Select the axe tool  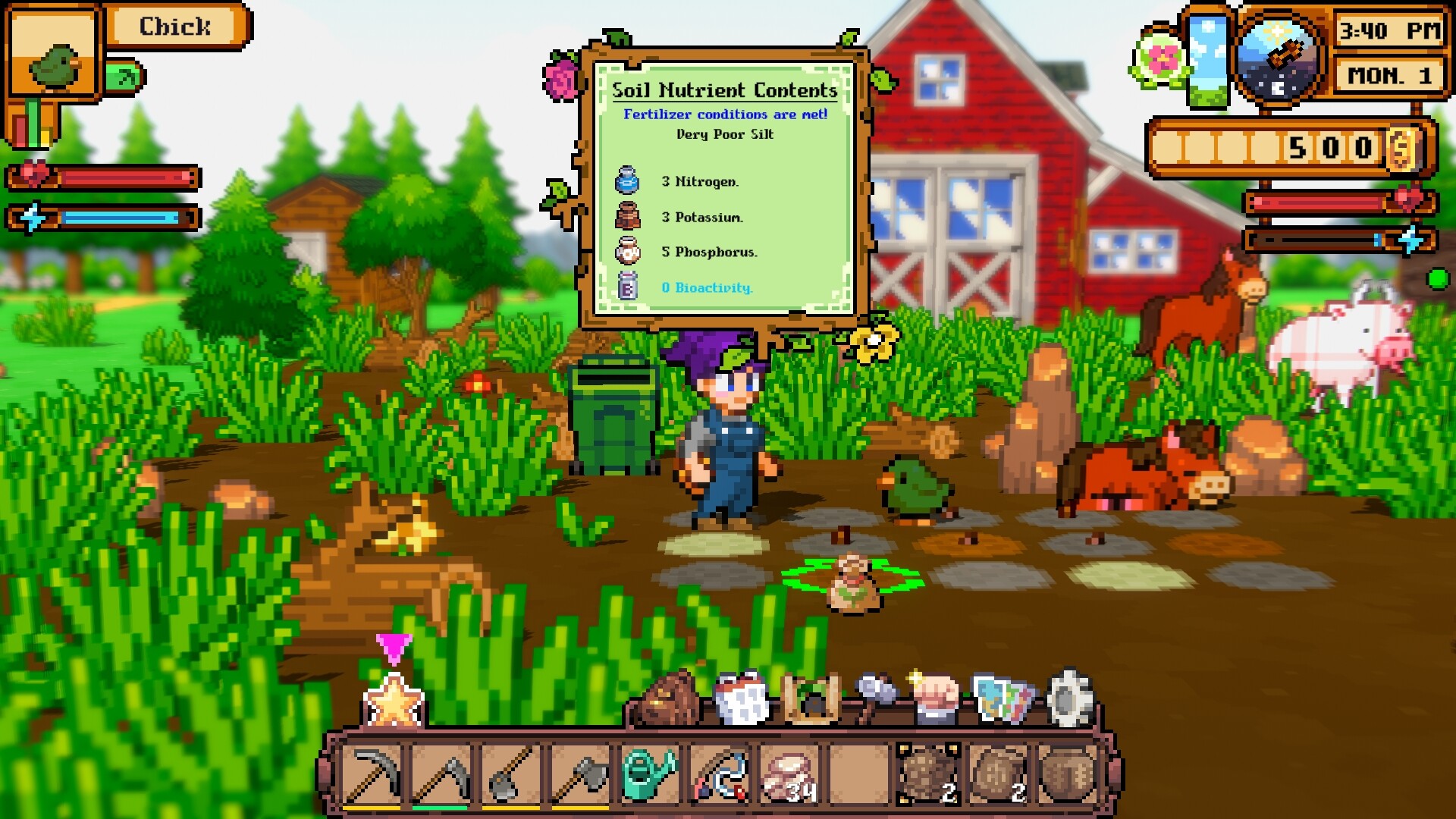coord(580,773)
